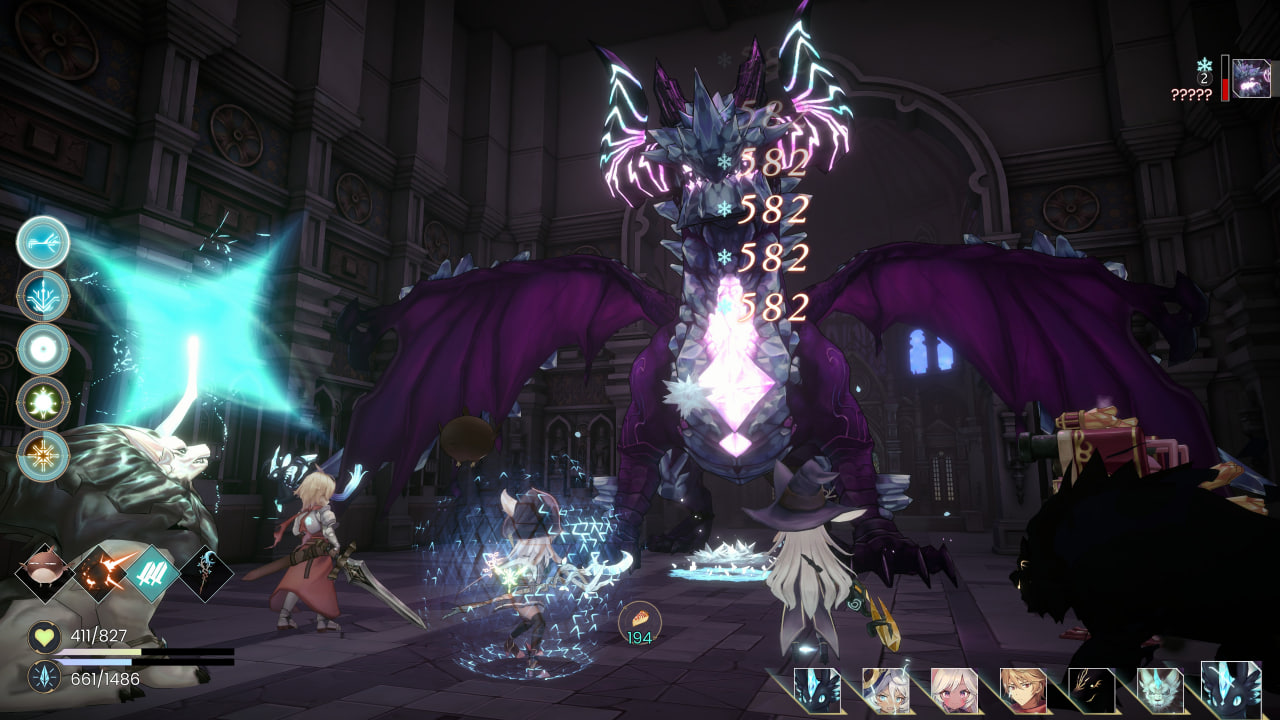Use the green starburst skill
Image resolution: width=1280 pixels, height=720 pixels.
click(44, 402)
